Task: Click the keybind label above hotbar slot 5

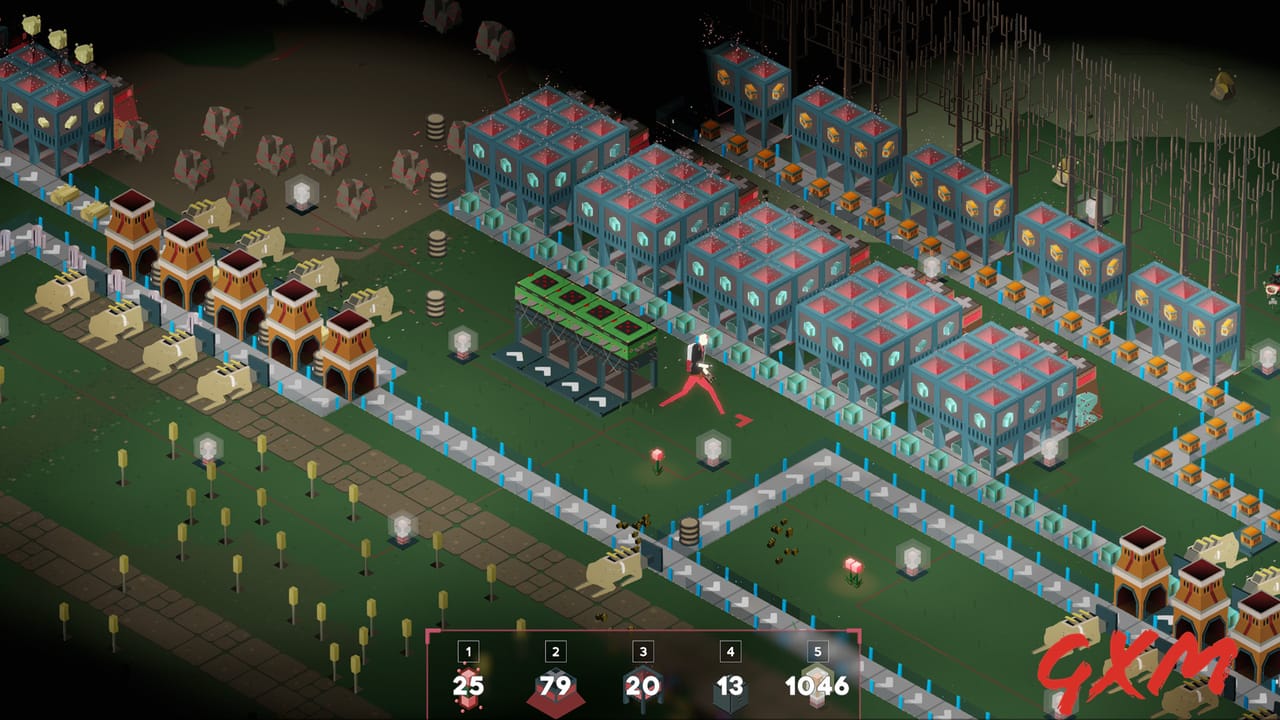Action: [x=818, y=650]
